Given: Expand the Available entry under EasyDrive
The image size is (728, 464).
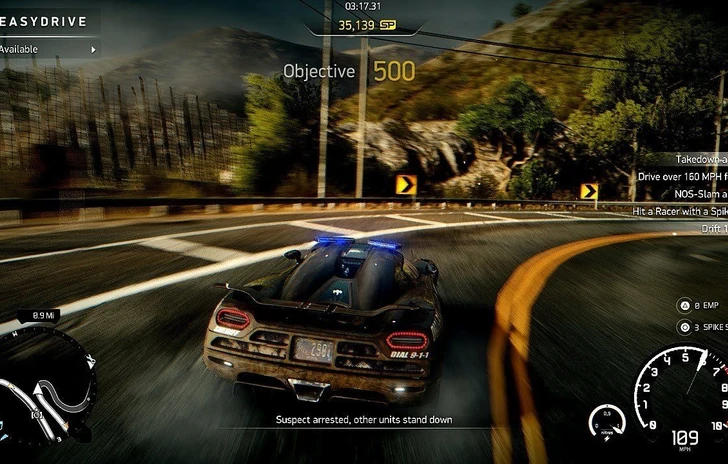Looking at the screenshot, I should tap(50, 48).
